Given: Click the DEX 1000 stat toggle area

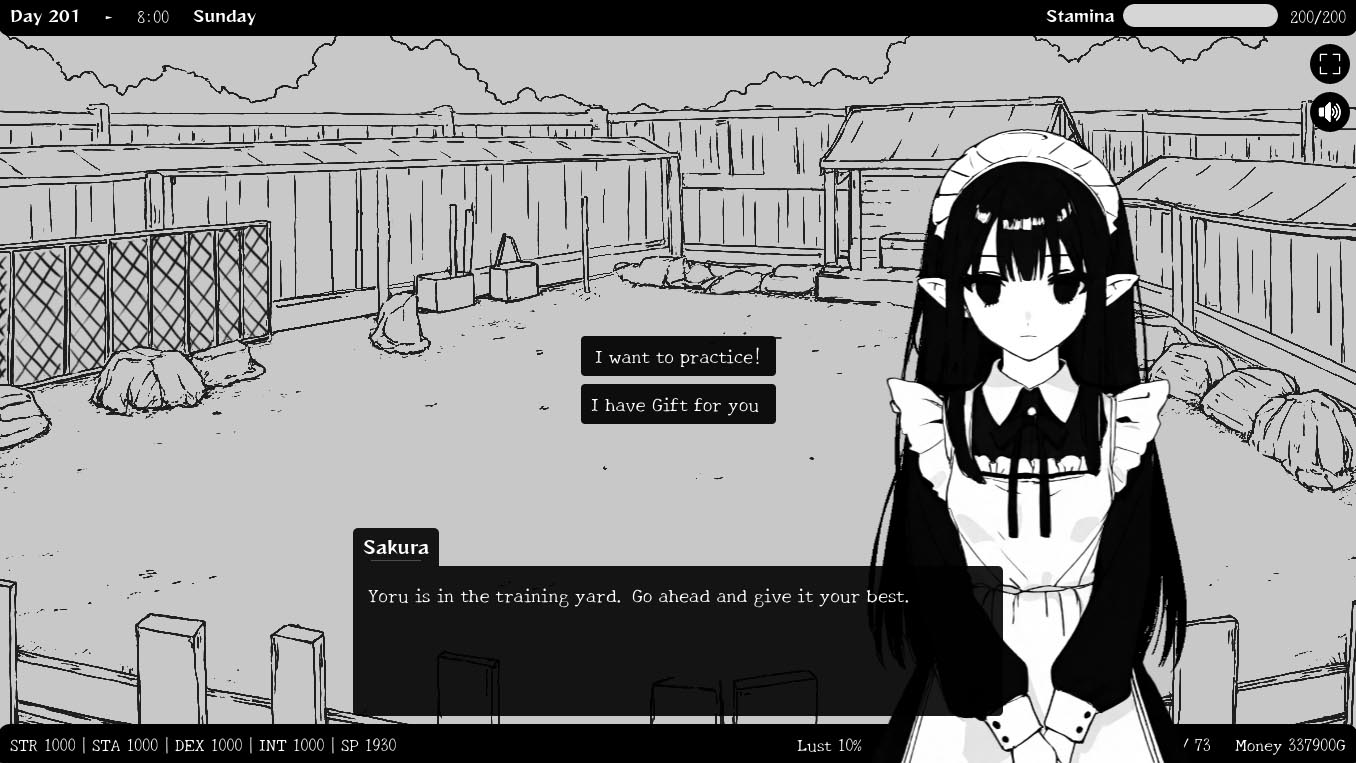Looking at the screenshot, I should (207, 745).
